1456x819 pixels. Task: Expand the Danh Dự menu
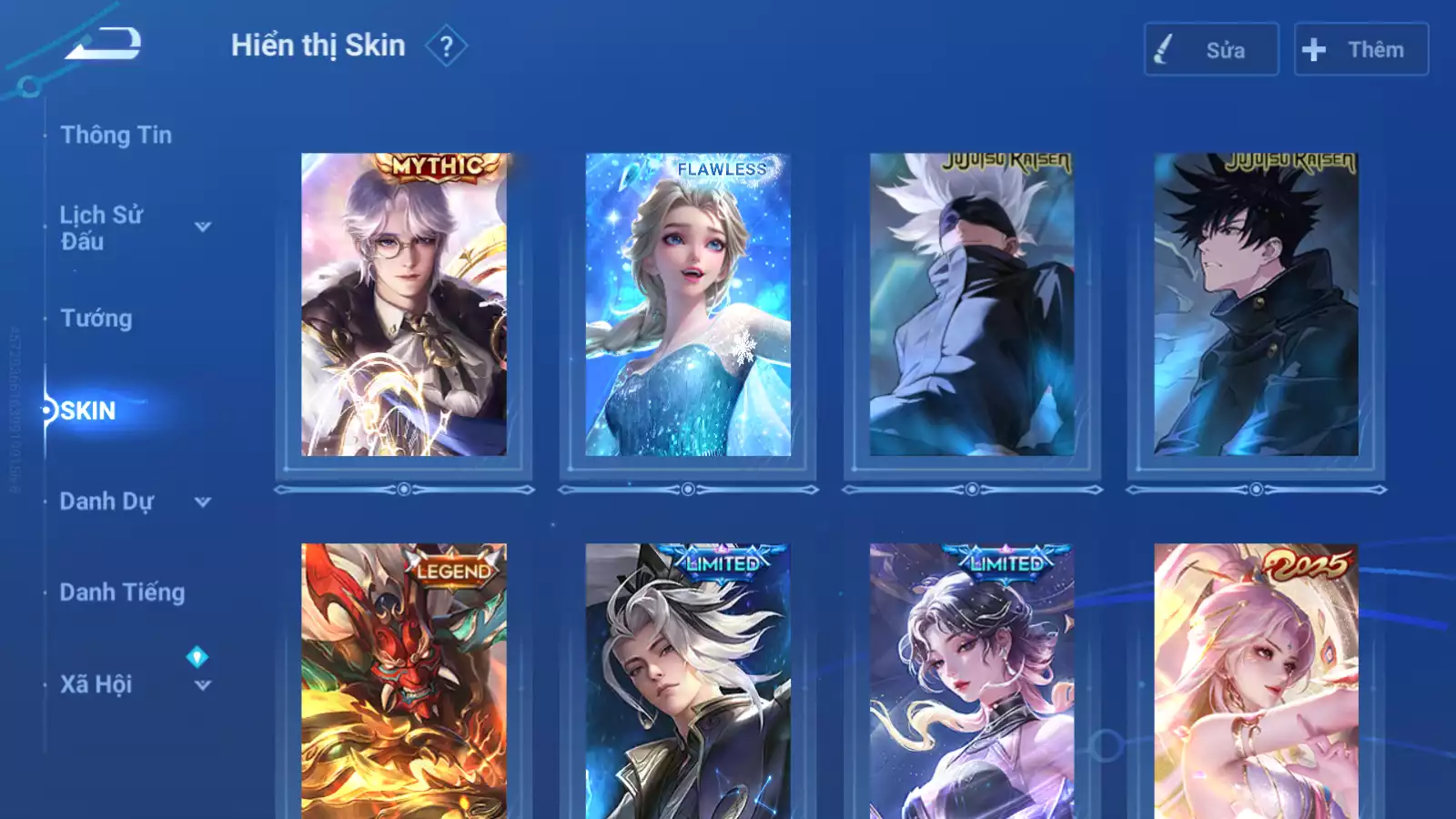pyautogui.click(x=202, y=501)
